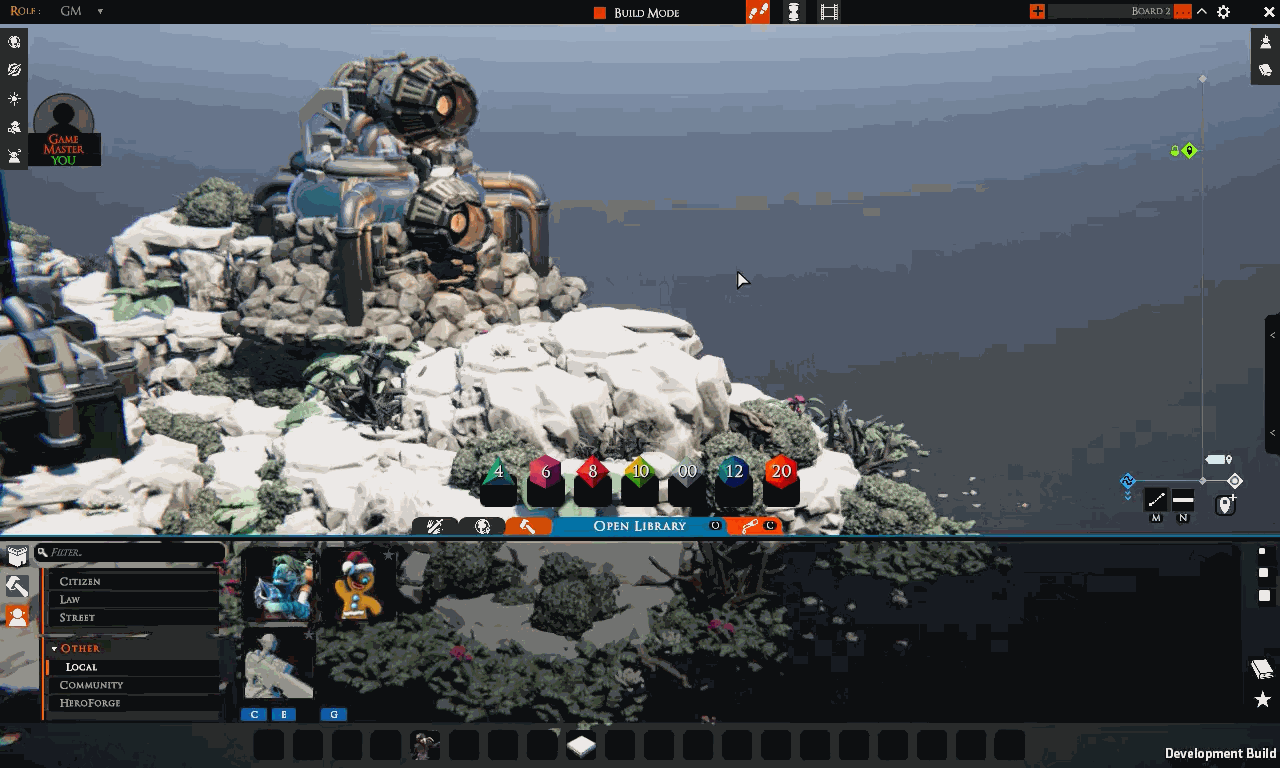The image size is (1280, 768).
Task: Pick the blue elf creature thumbnail
Action: point(277,585)
